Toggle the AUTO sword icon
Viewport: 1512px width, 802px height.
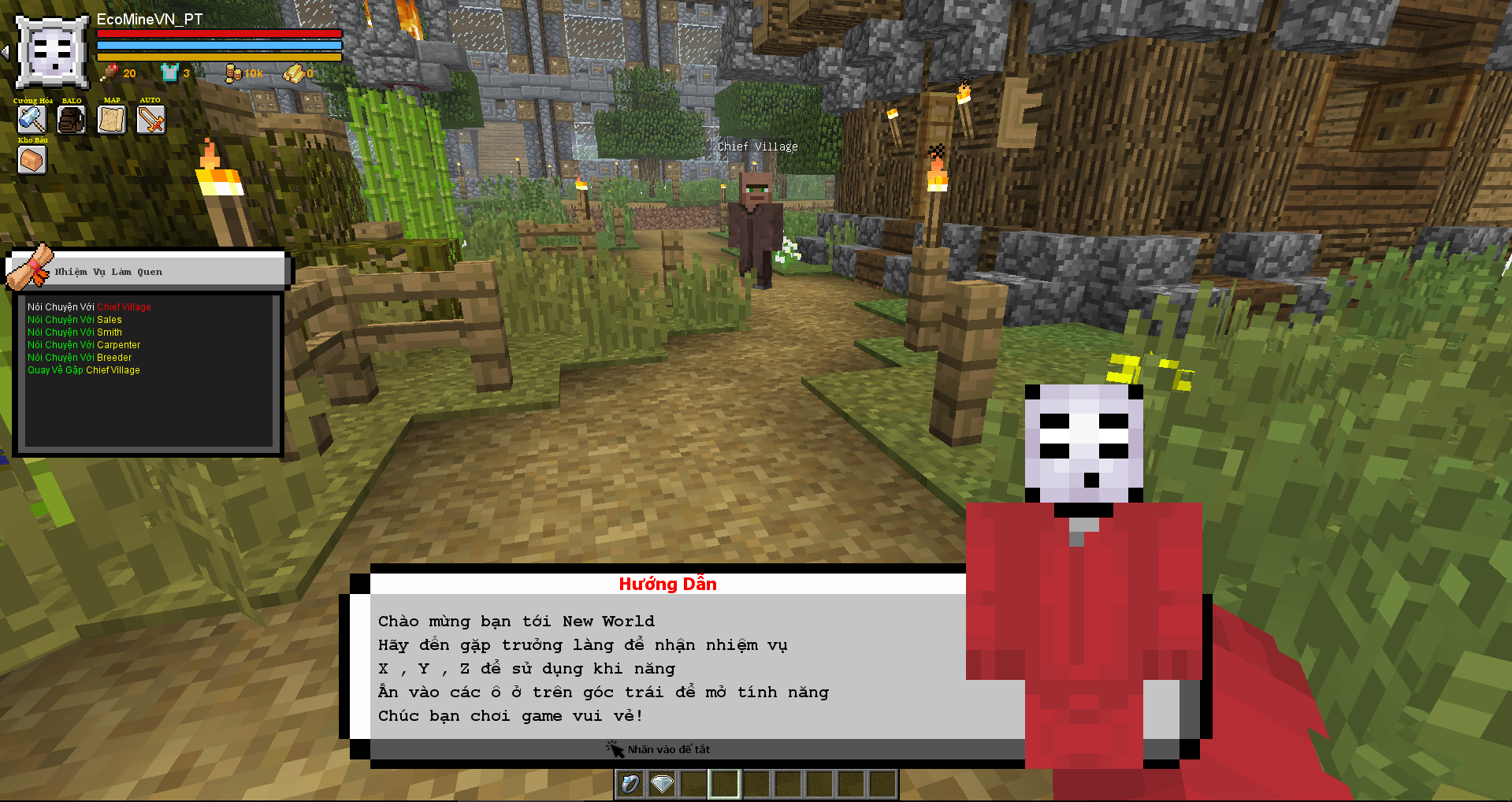(150, 120)
